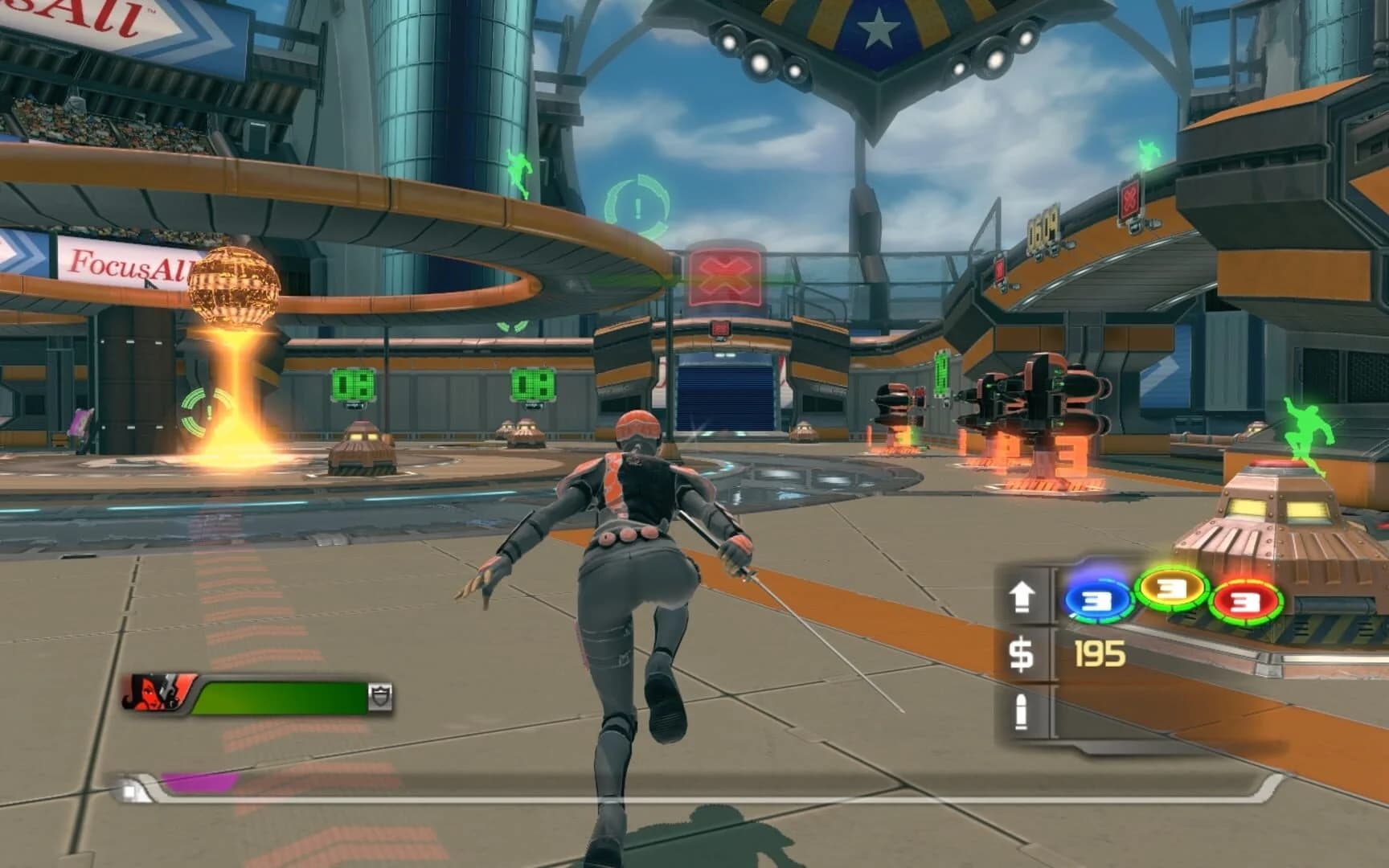Click the green 08 counter screen

point(354,385)
